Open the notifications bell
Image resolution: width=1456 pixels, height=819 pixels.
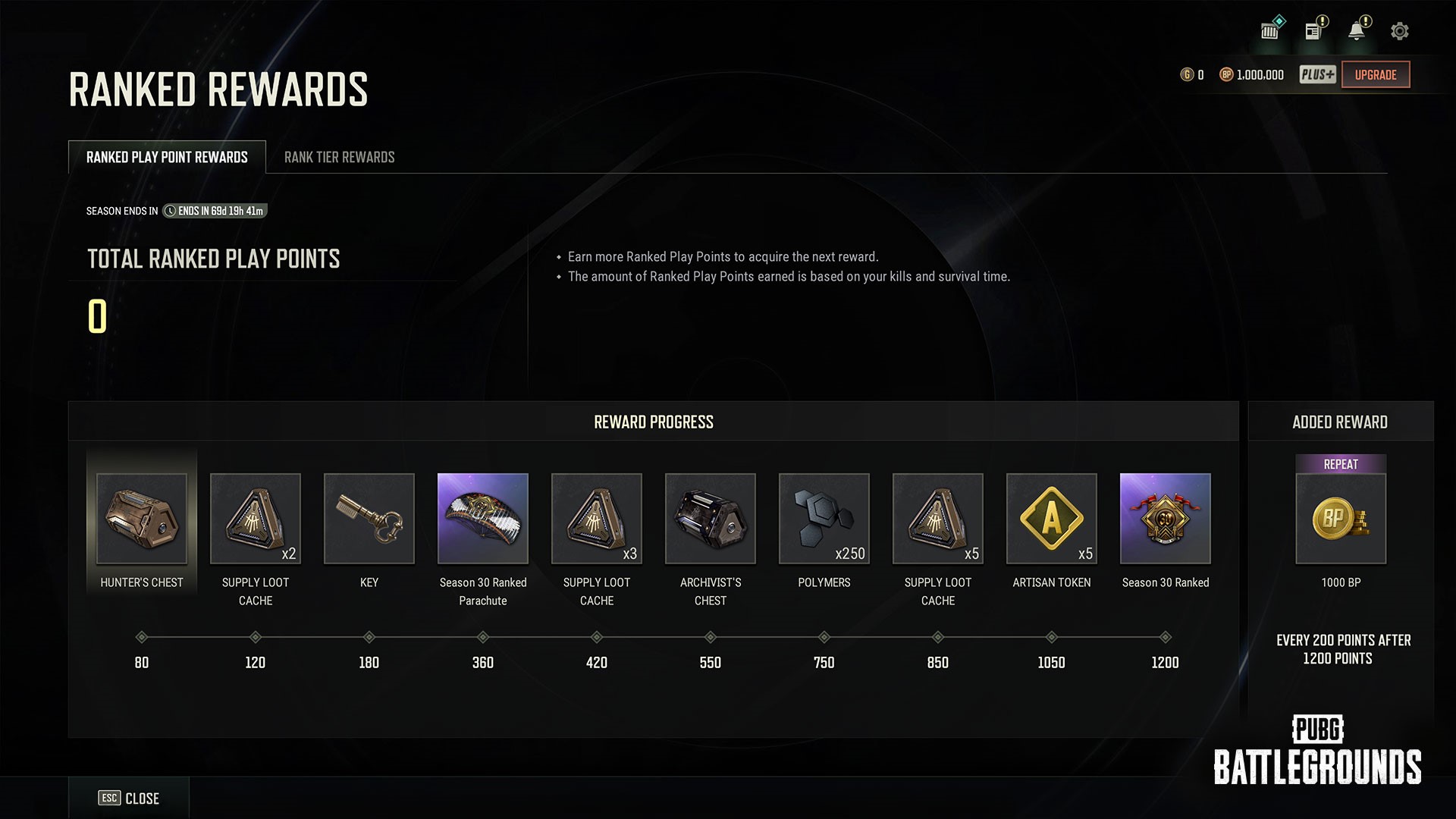click(x=1356, y=31)
